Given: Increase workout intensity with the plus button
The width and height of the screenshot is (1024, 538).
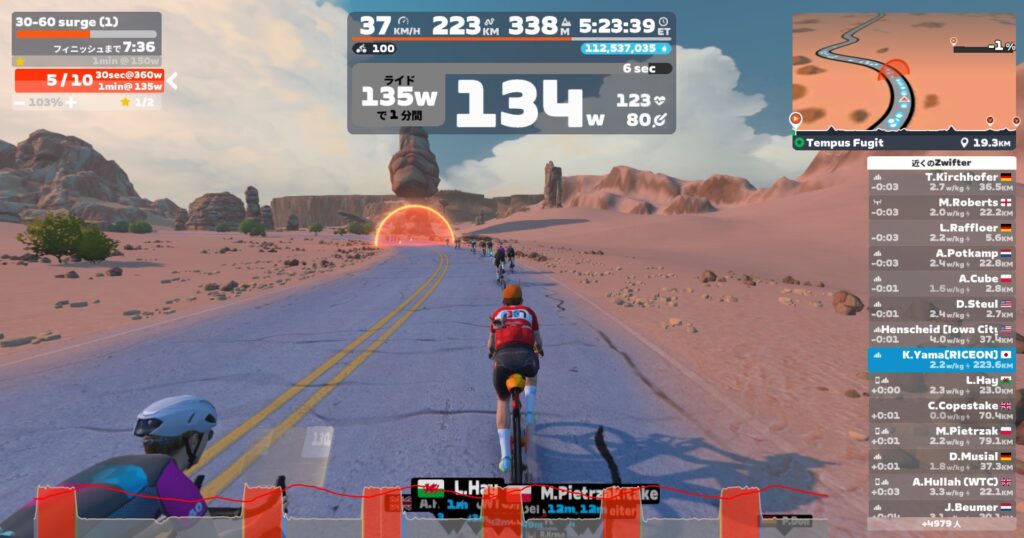Looking at the screenshot, I should coord(70,102).
